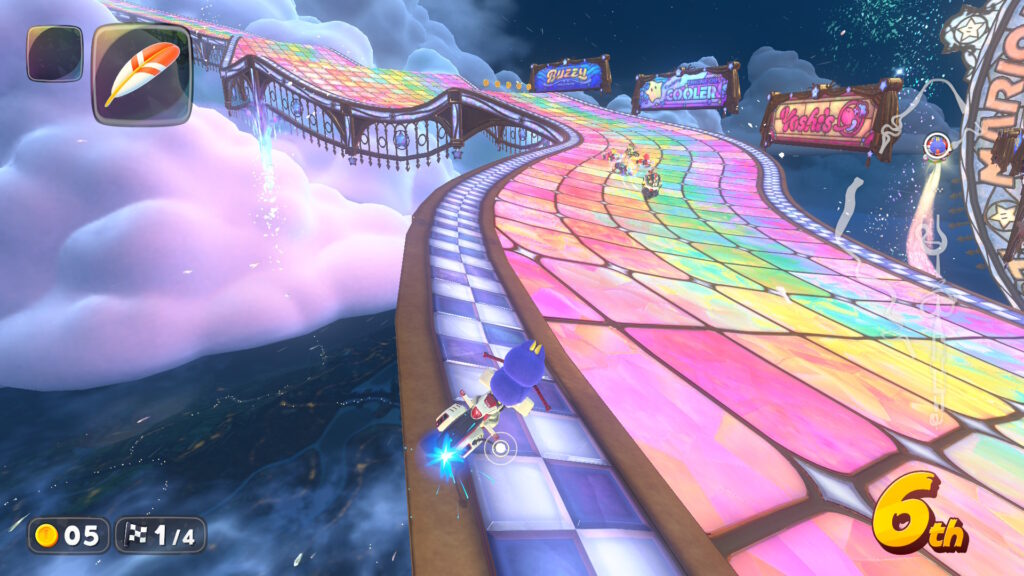Click the empty secondary item slot
This screenshot has height=576, width=1024.
click(x=54, y=53)
